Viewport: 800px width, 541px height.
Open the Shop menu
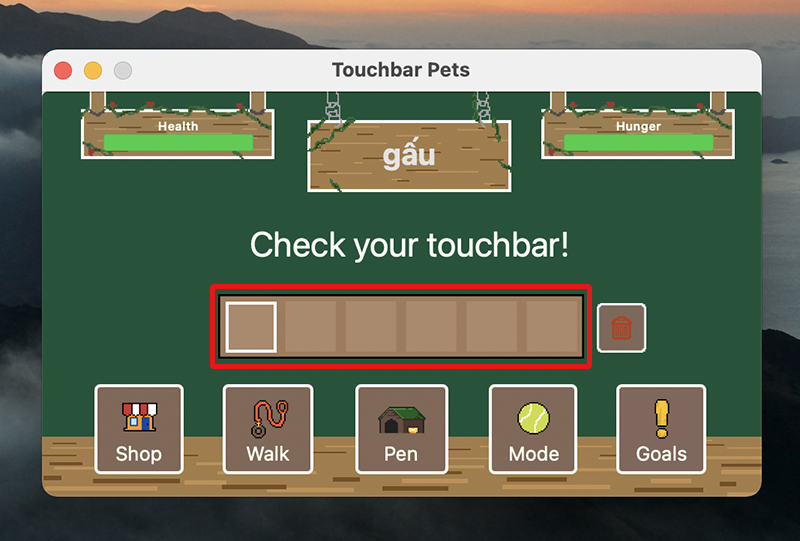[139, 429]
